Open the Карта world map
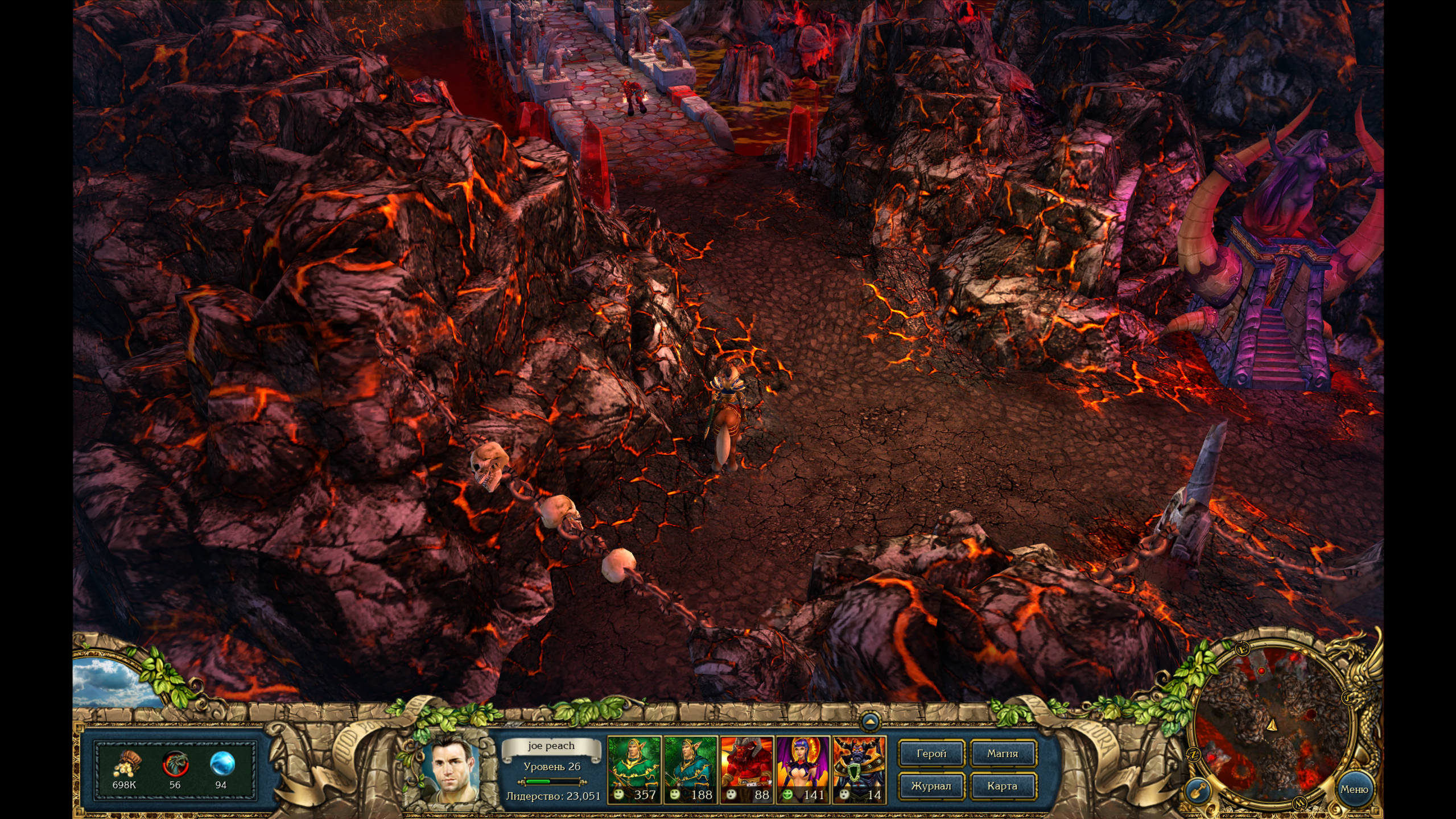 click(x=1002, y=786)
